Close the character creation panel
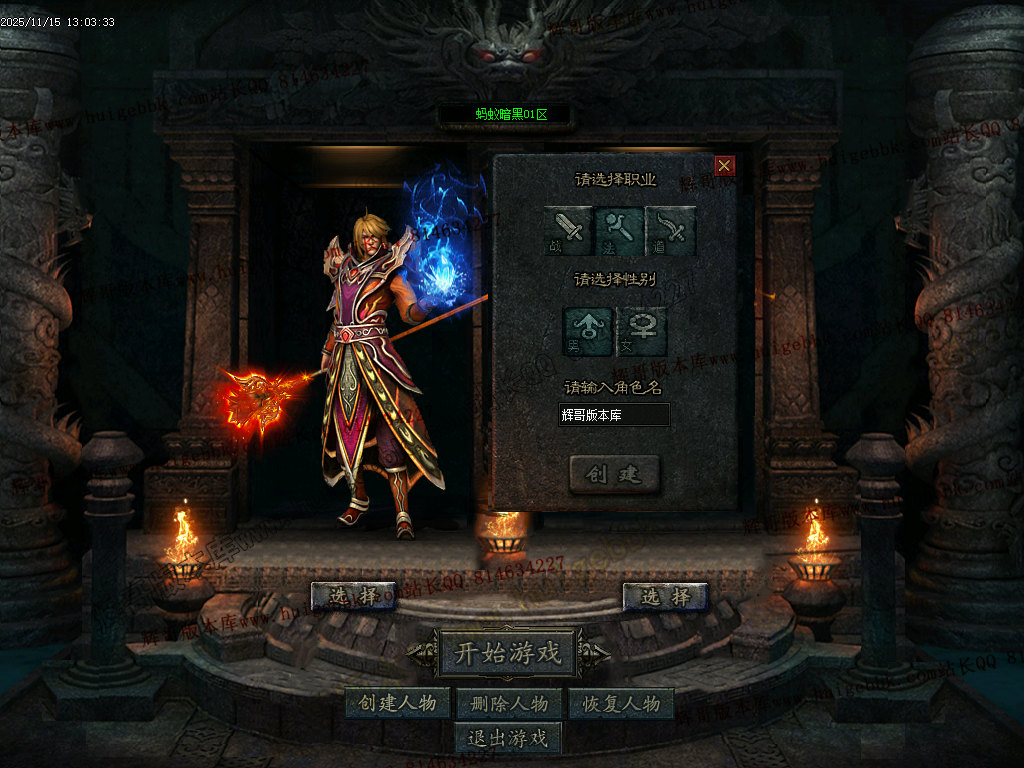The image size is (1024, 768). [725, 166]
